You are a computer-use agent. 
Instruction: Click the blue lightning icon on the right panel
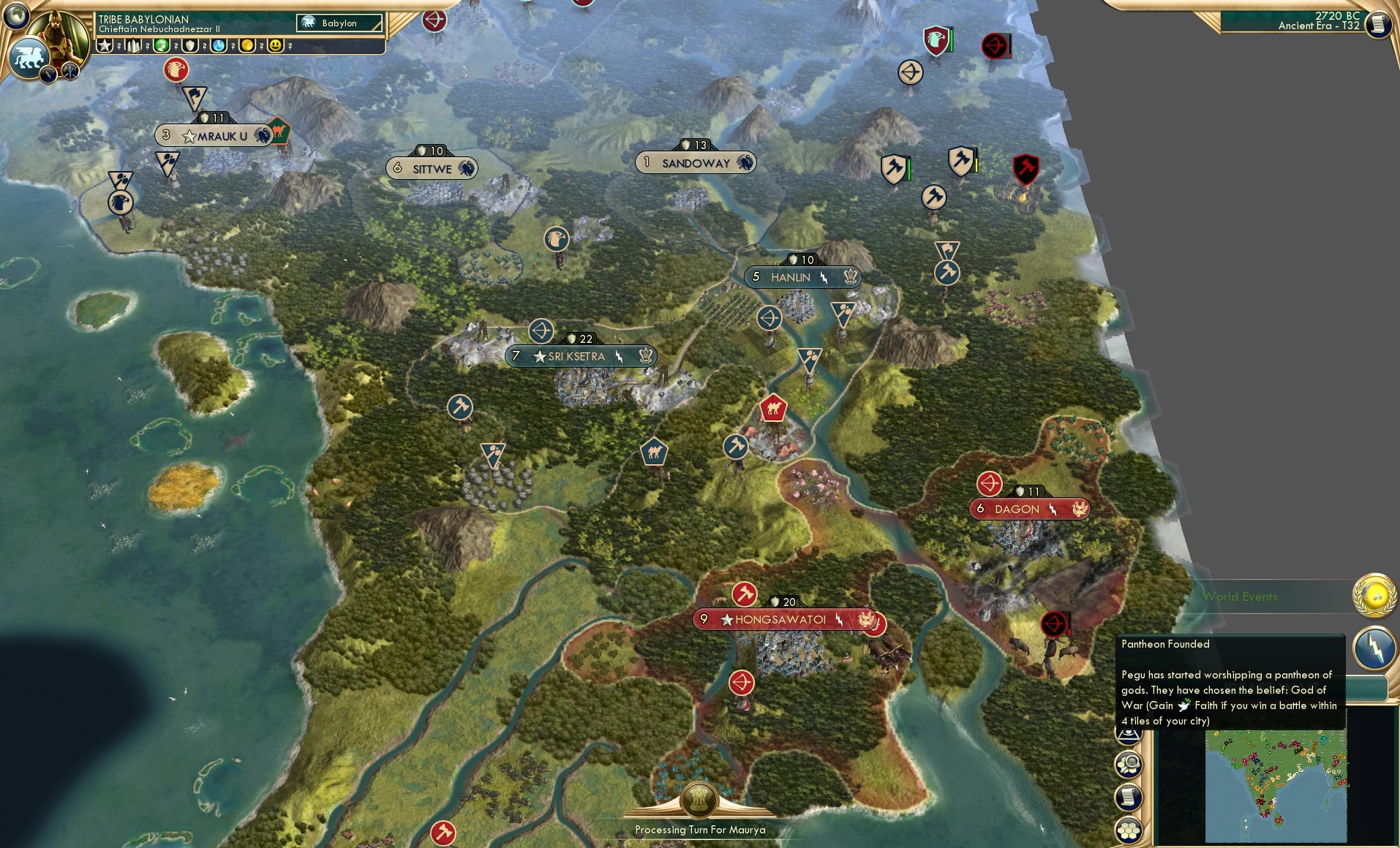(1373, 649)
